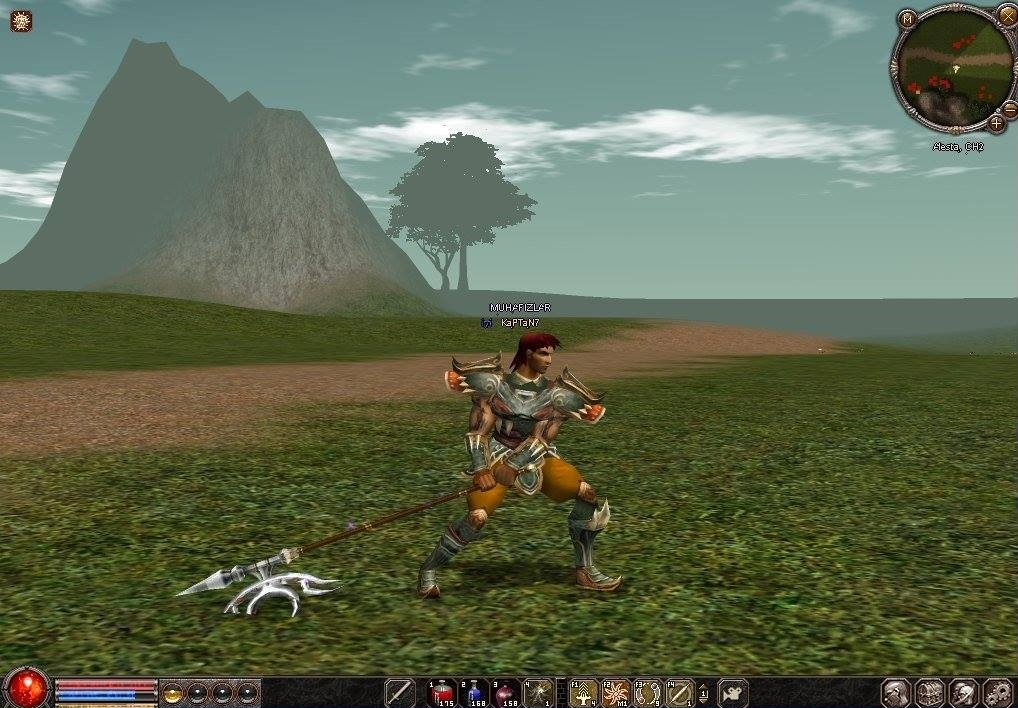Use the dark red potion in slot 3
Viewport: 1018px width, 708px height.
click(x=507, y=692)
